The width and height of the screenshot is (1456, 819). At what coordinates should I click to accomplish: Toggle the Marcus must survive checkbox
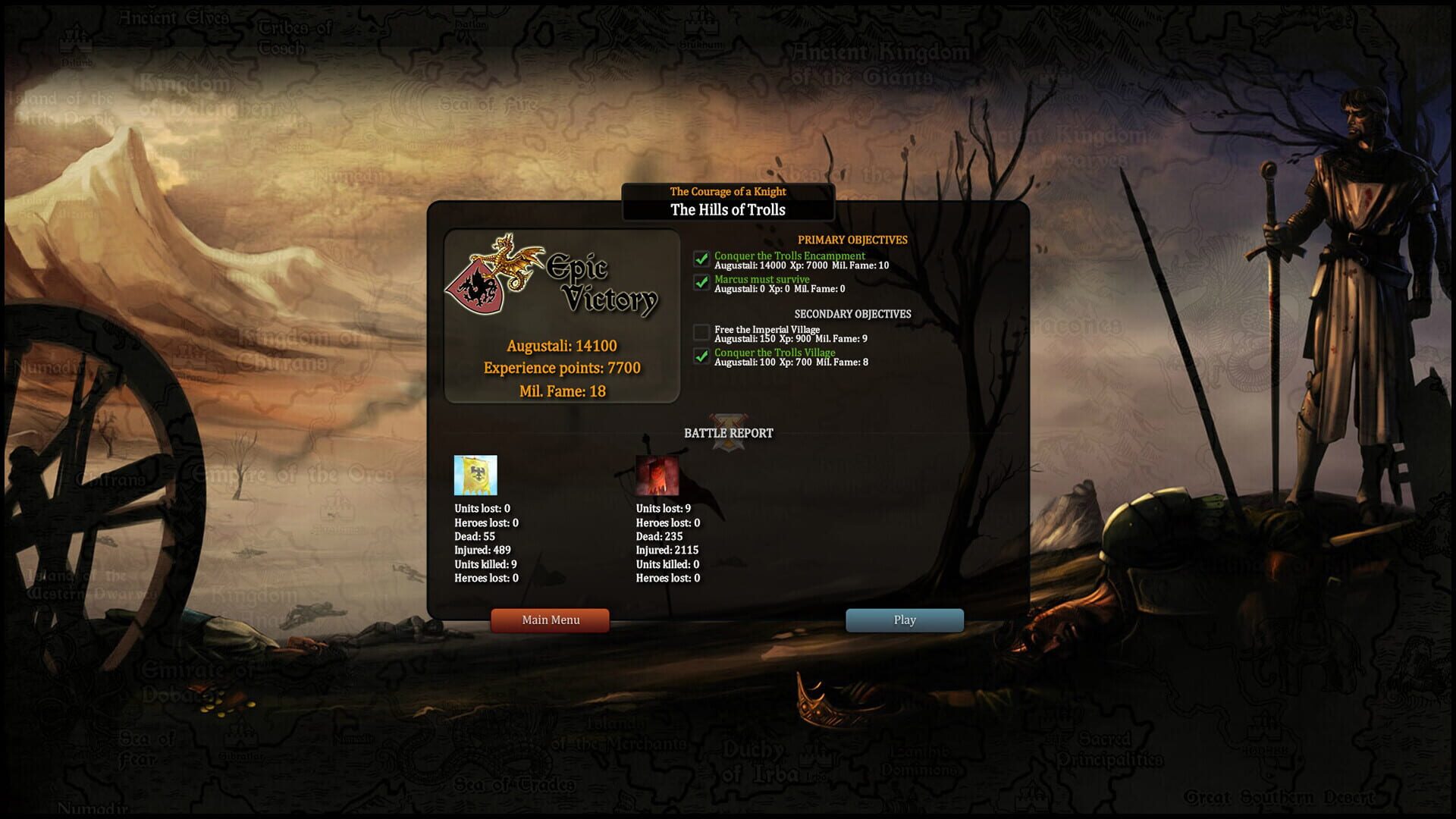[x=701, y=284]
